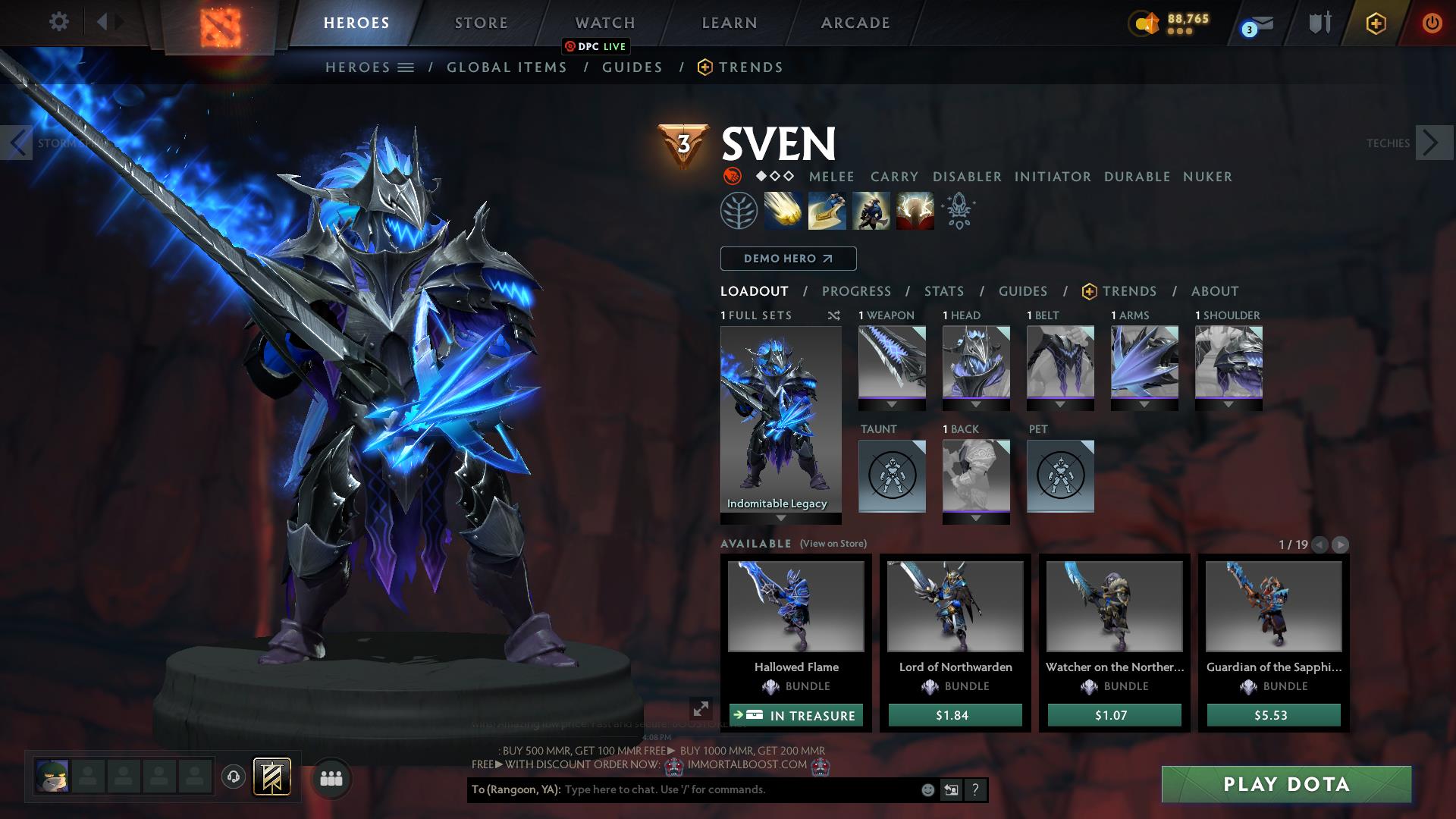This screenshot has width=1456, height=819.
Task: Open the ARCADE menu item
Action: [854, 23]
